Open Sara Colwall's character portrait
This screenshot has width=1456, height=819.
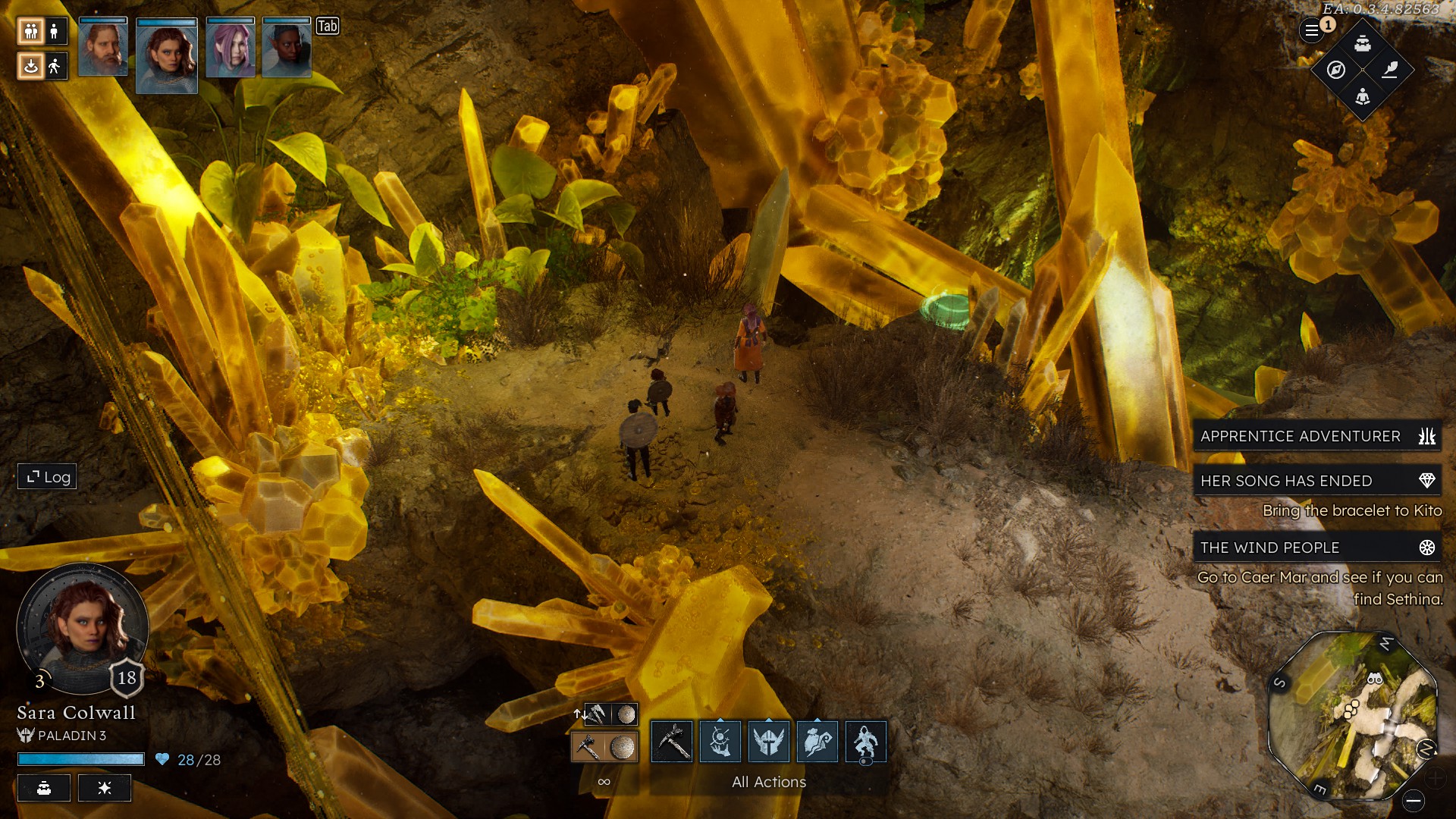pyautogui.click(x=83, y=629)
